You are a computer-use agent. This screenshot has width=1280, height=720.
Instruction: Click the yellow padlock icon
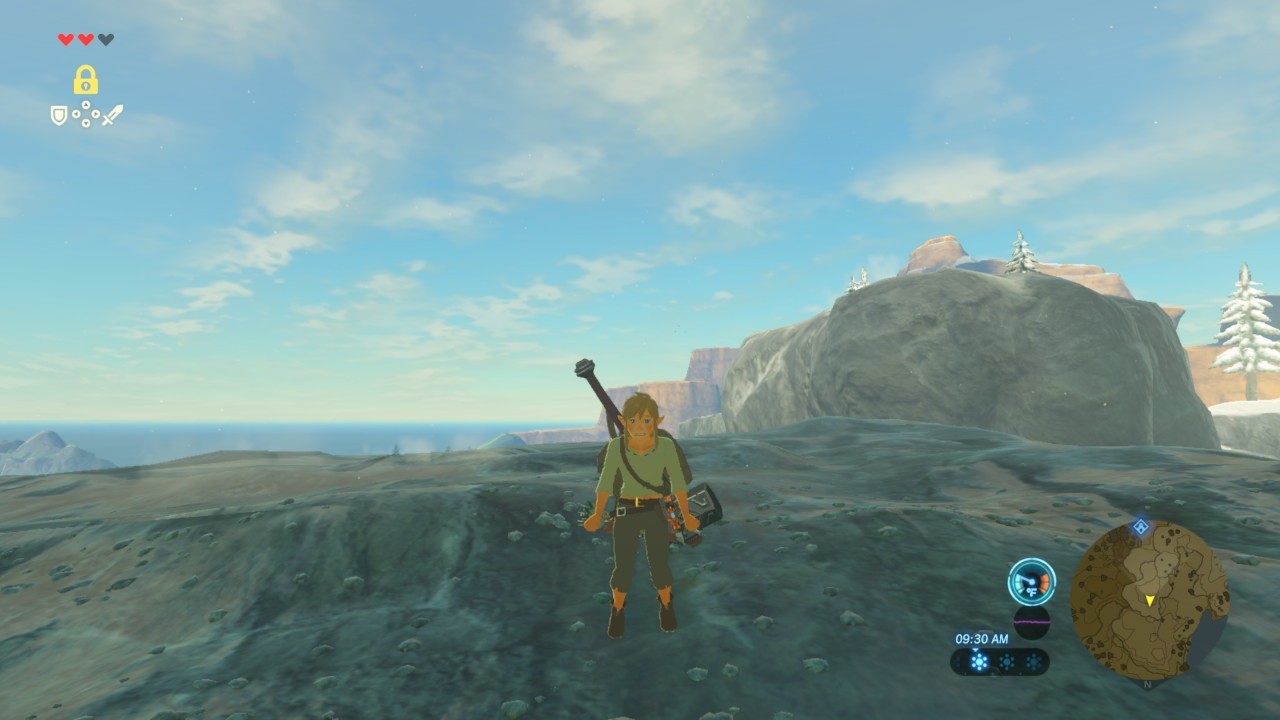[85, 80]
